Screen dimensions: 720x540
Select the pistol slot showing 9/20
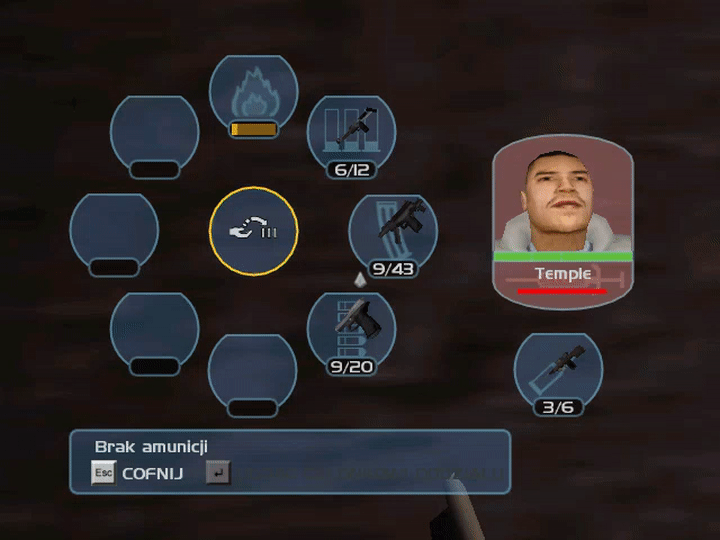click(351, 332)
